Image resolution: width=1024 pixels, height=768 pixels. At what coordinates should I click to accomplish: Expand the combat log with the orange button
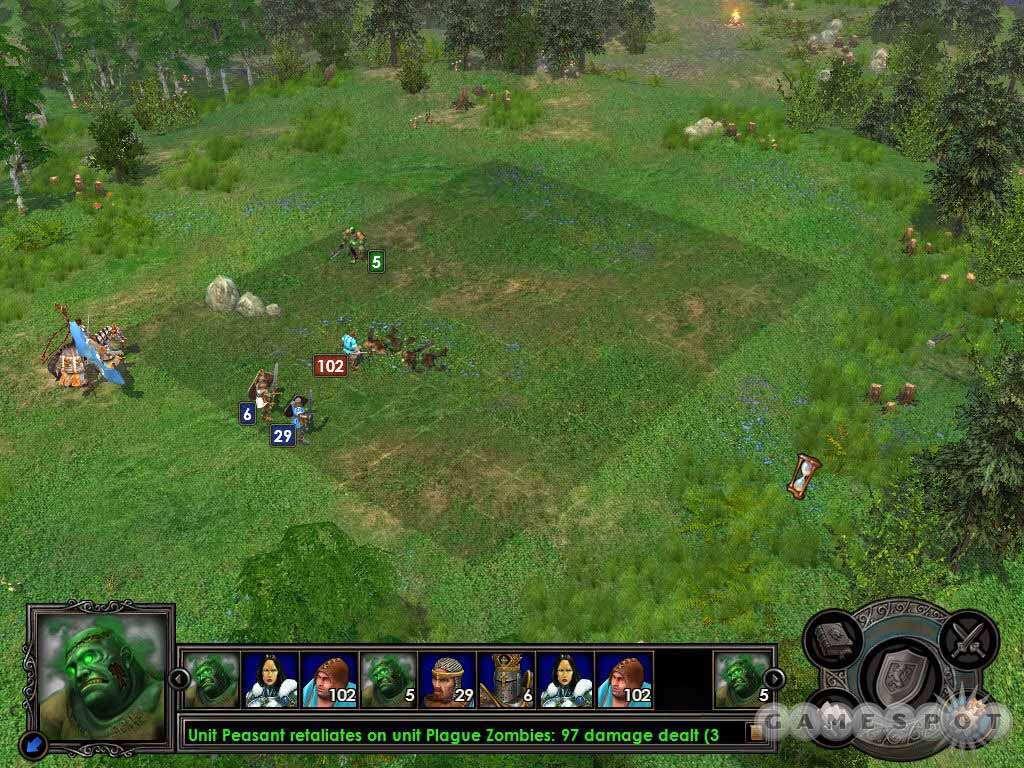click(x=757, y=733)
